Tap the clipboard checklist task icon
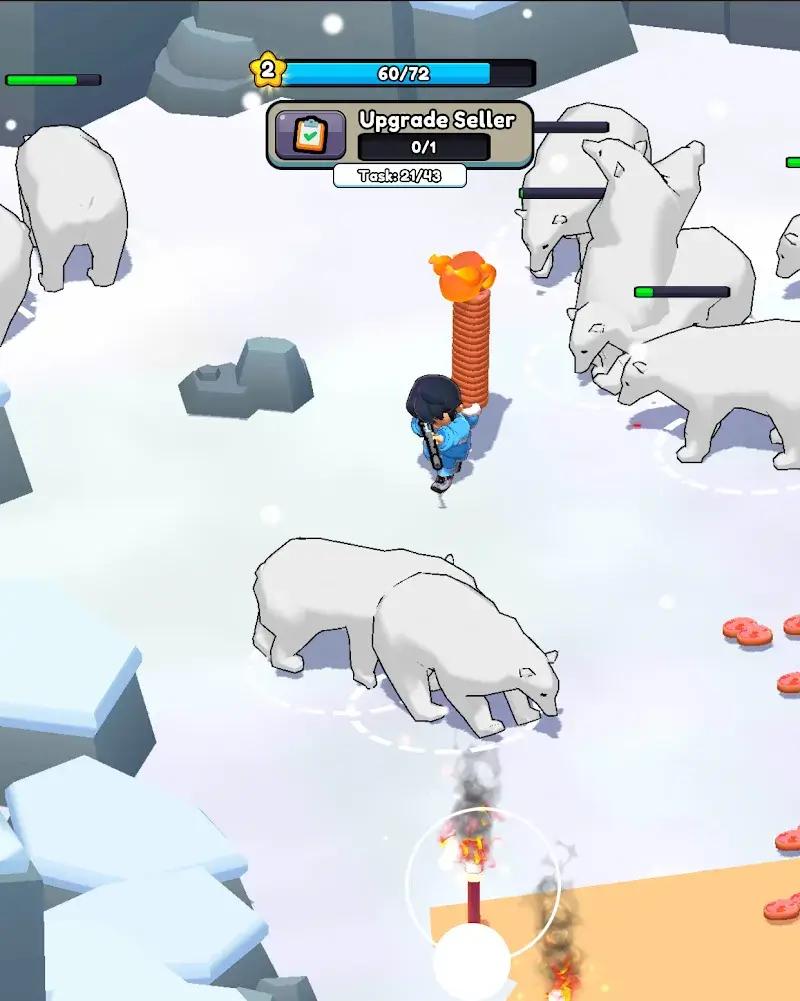The height and width of the screenshot is (1001, 800). 311,135
